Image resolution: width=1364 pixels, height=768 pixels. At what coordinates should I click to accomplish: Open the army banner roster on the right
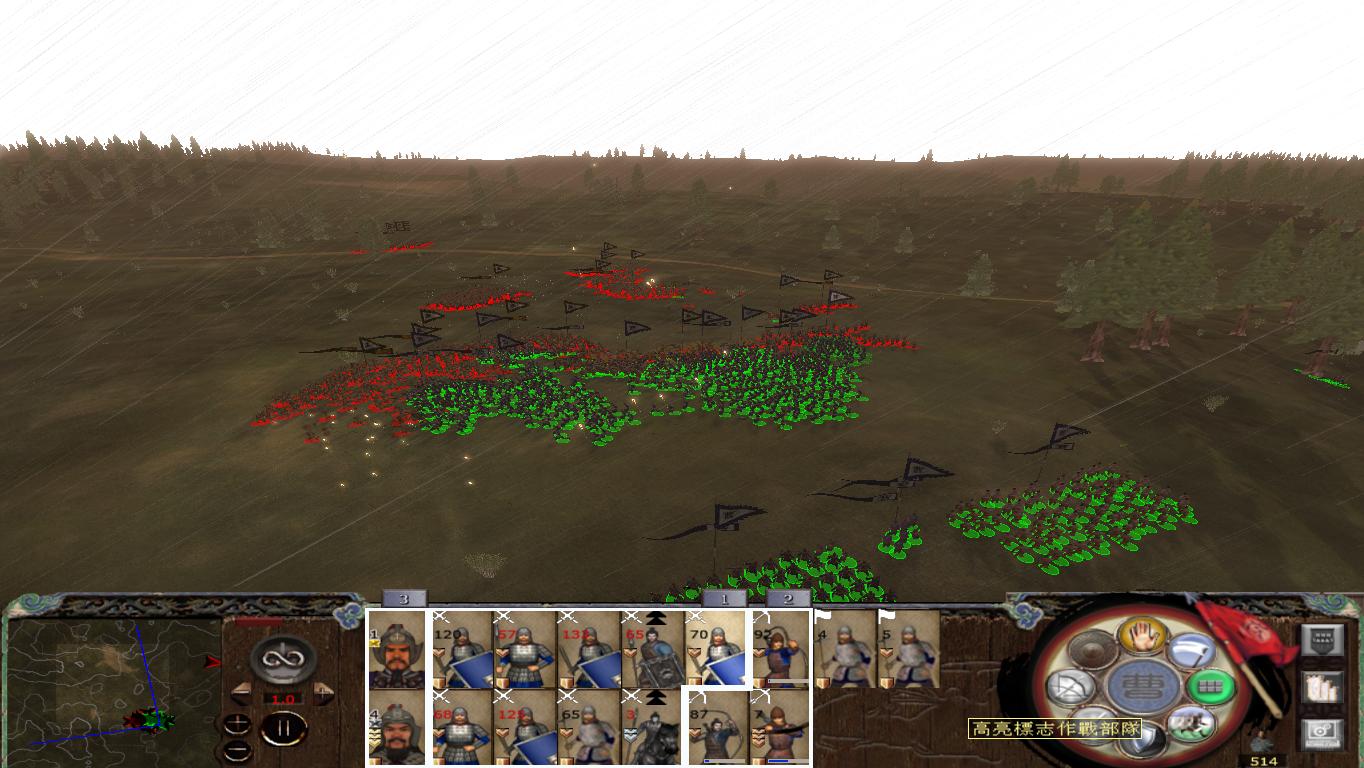tap(1323, 638)
